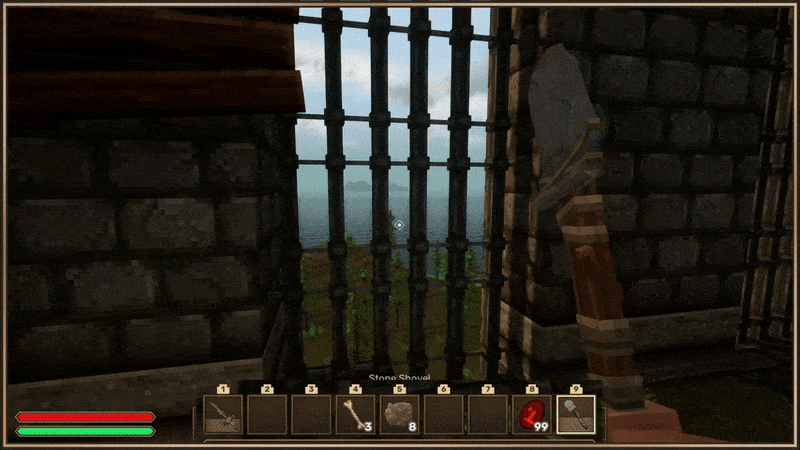
Task: Select the stone stack of 8
Action: coord(399,414)
